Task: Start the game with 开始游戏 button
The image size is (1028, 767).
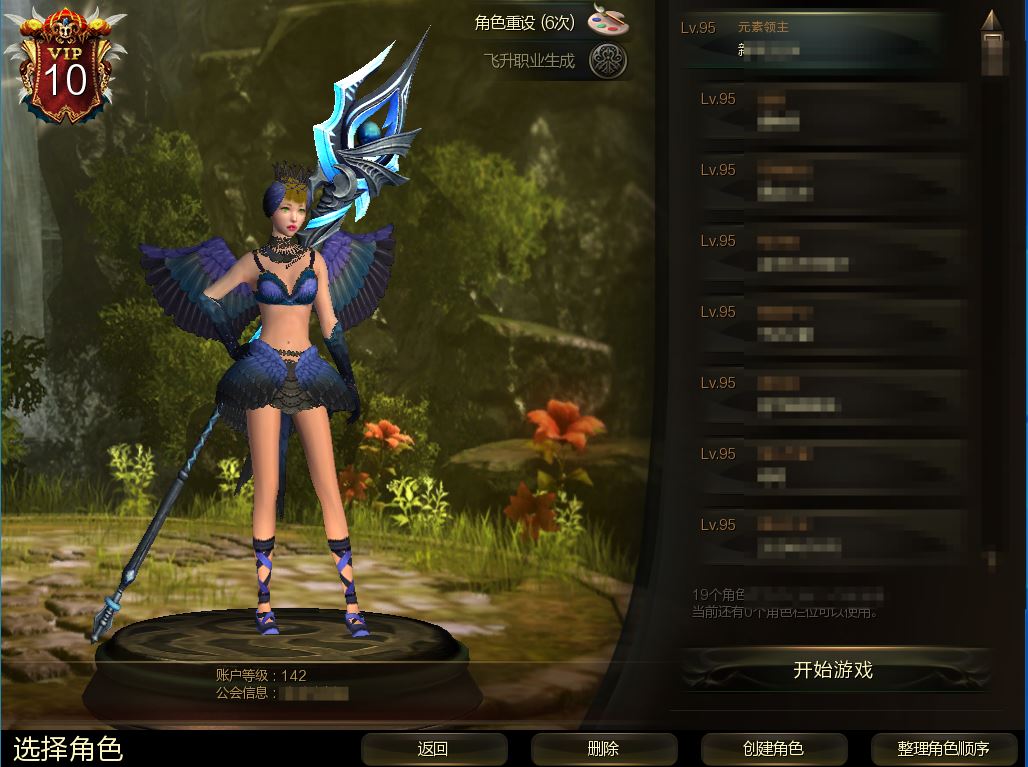Action: click(x=833, y=671)
